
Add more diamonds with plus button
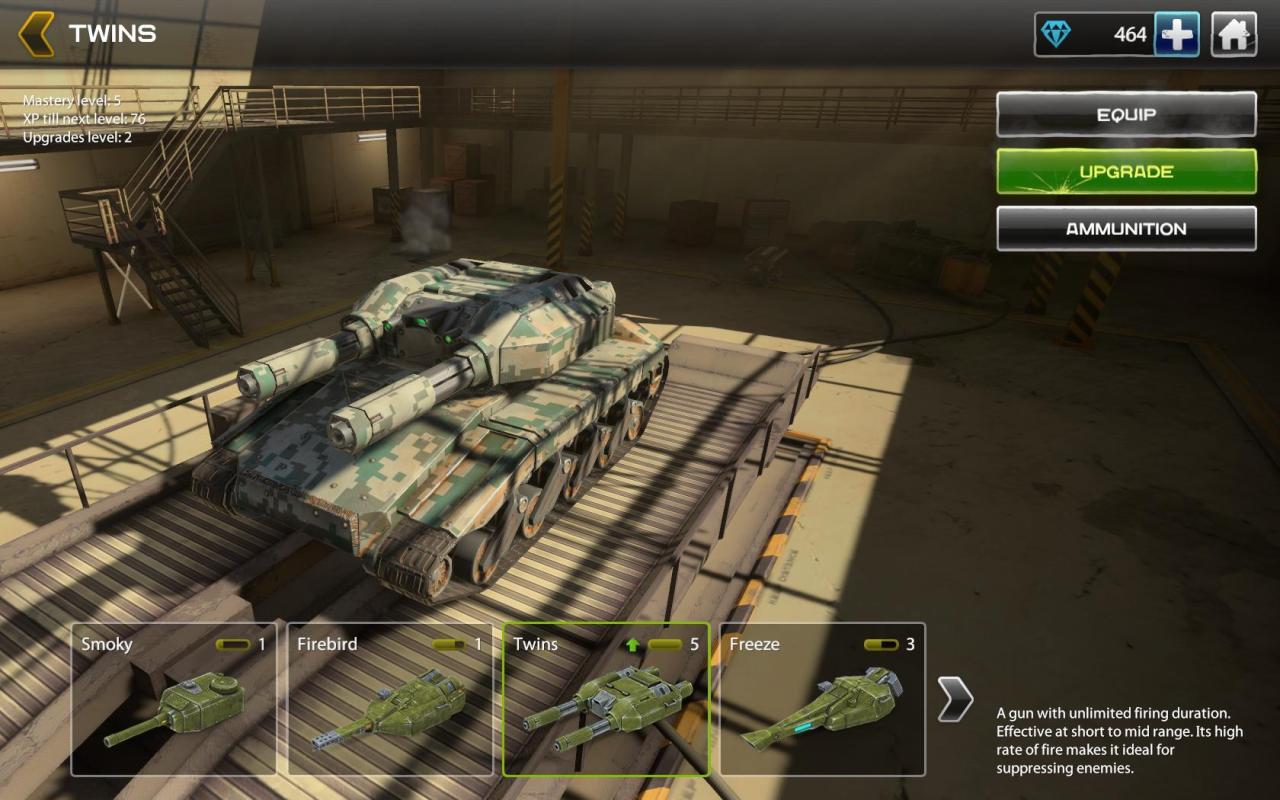[1177, 35]
